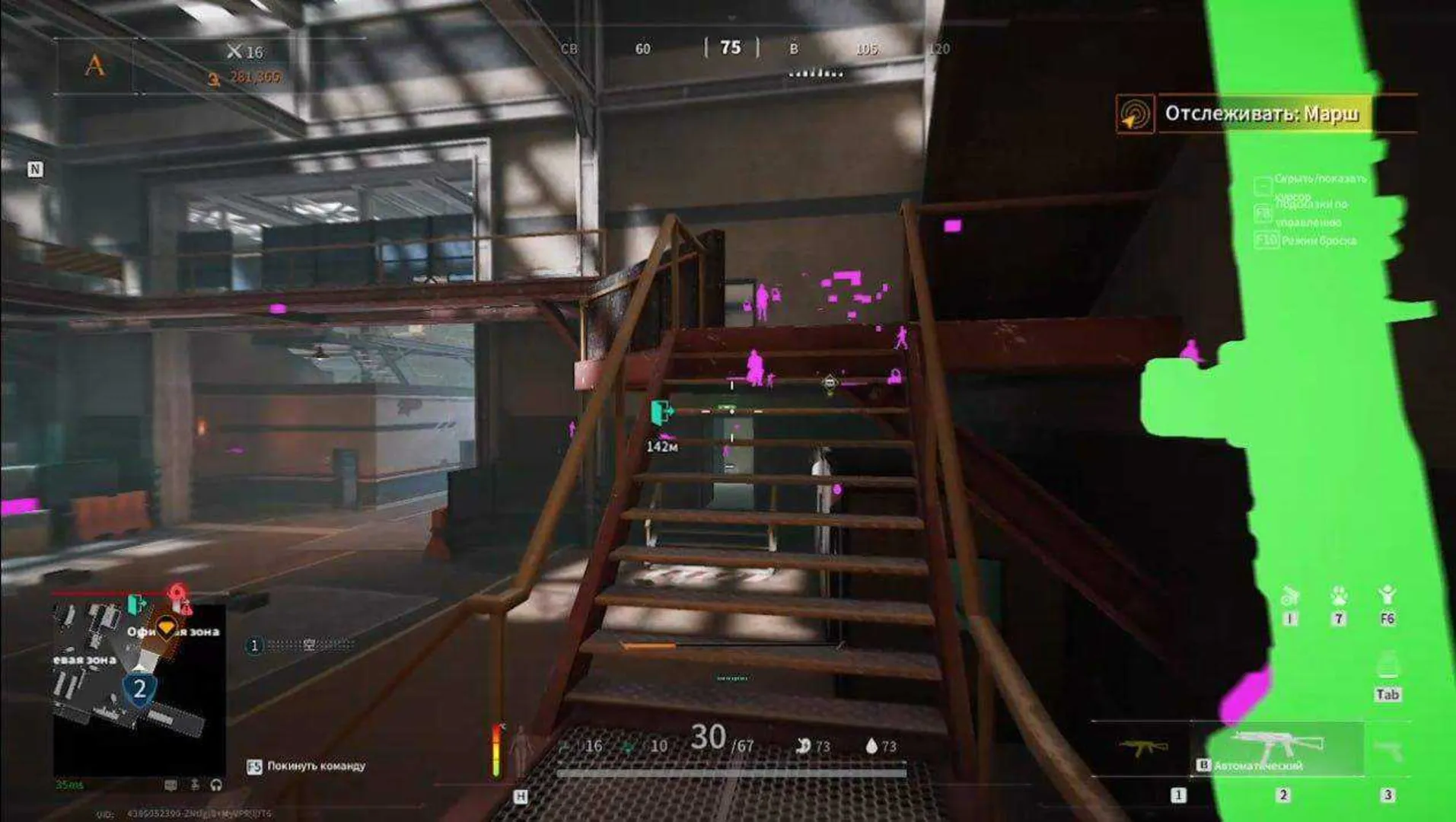
Task: Switch to the pistol in weapon slot 3
Action: (x=1389, y=750)
